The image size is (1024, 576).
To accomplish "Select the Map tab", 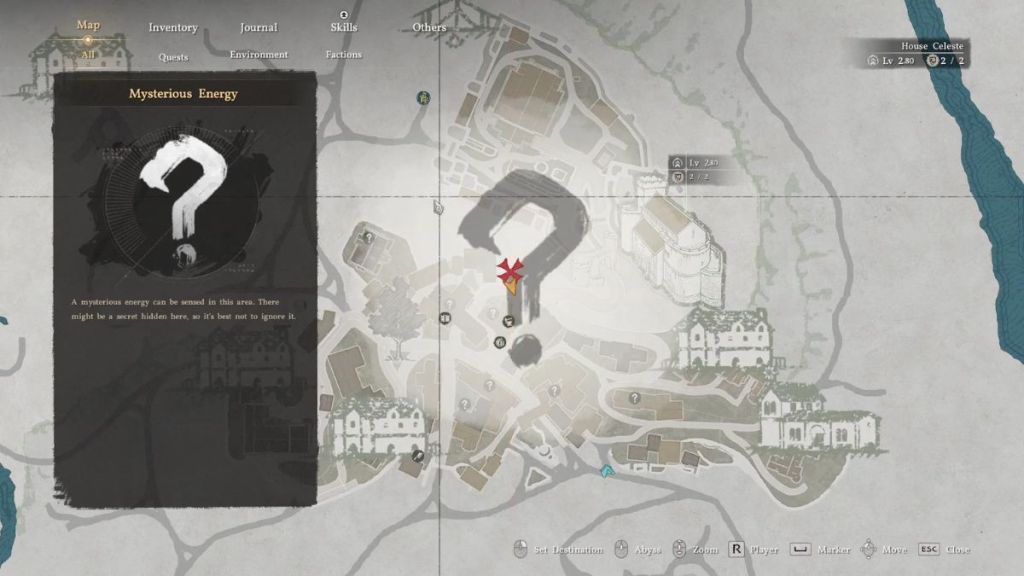I will click(88, 25).
